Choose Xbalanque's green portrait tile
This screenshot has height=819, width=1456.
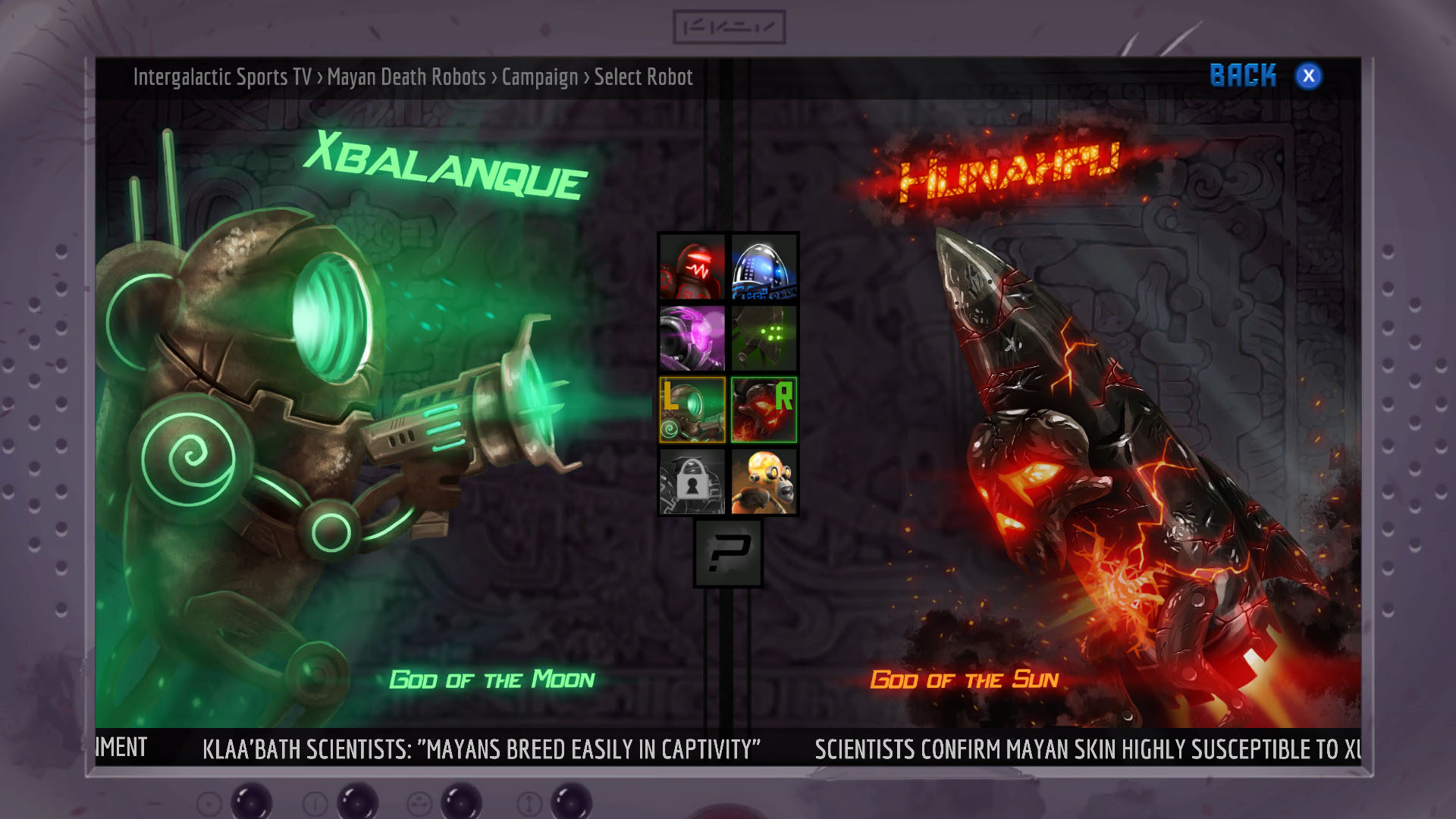click(x=692, y=409)
